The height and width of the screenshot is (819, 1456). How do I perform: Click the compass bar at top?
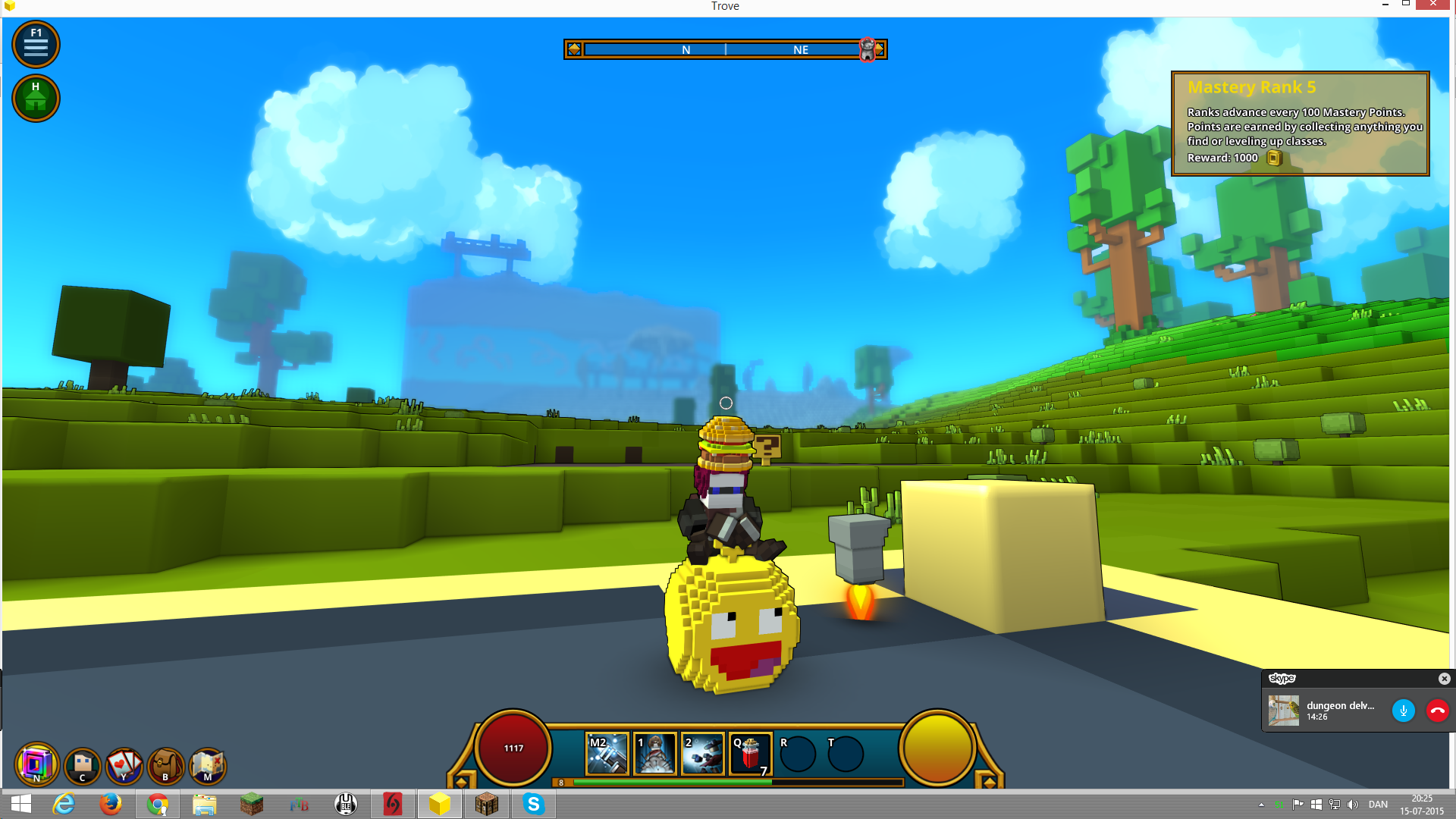[725, 49]
